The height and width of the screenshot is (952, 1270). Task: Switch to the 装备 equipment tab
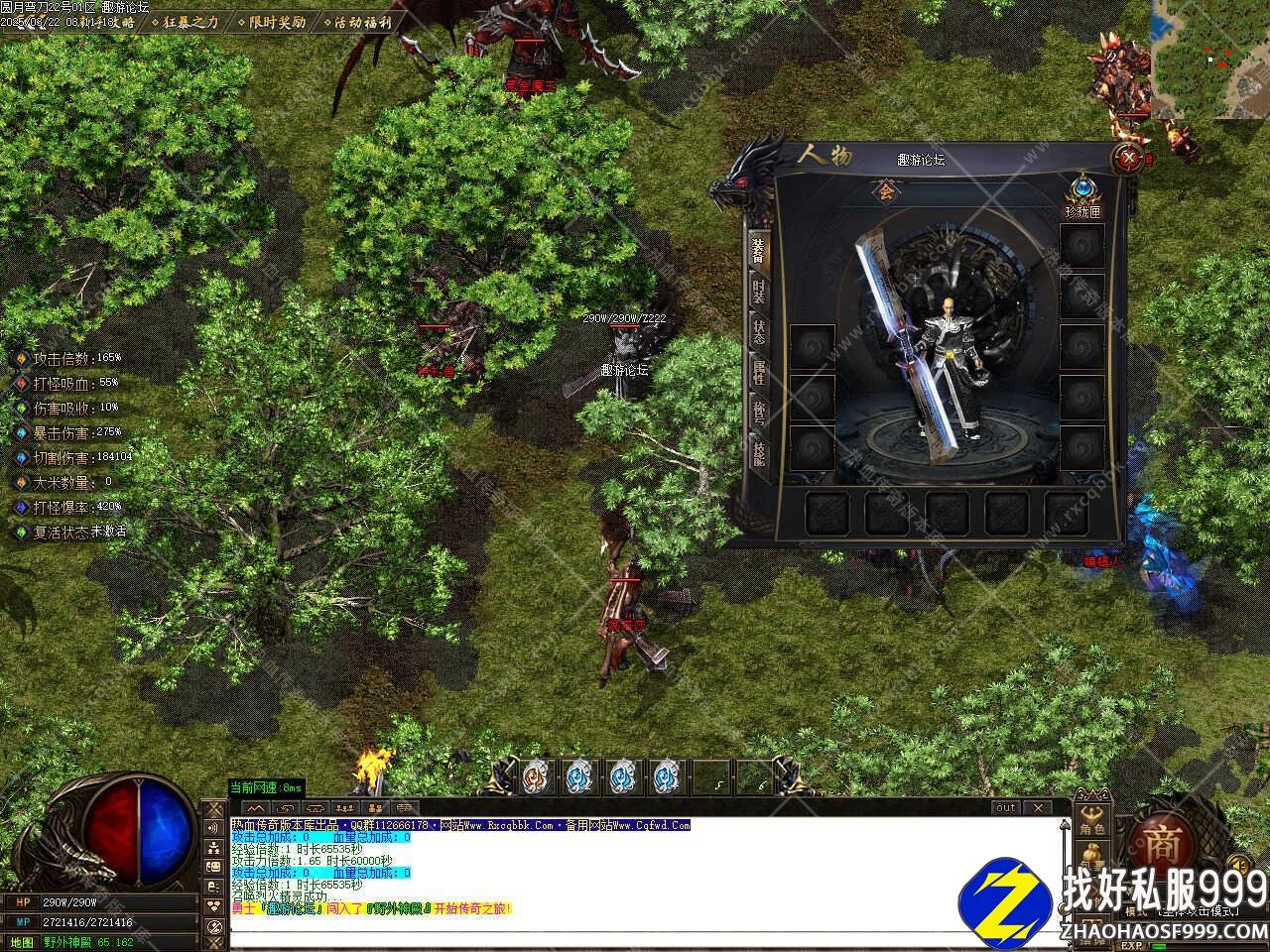point(759,250)
